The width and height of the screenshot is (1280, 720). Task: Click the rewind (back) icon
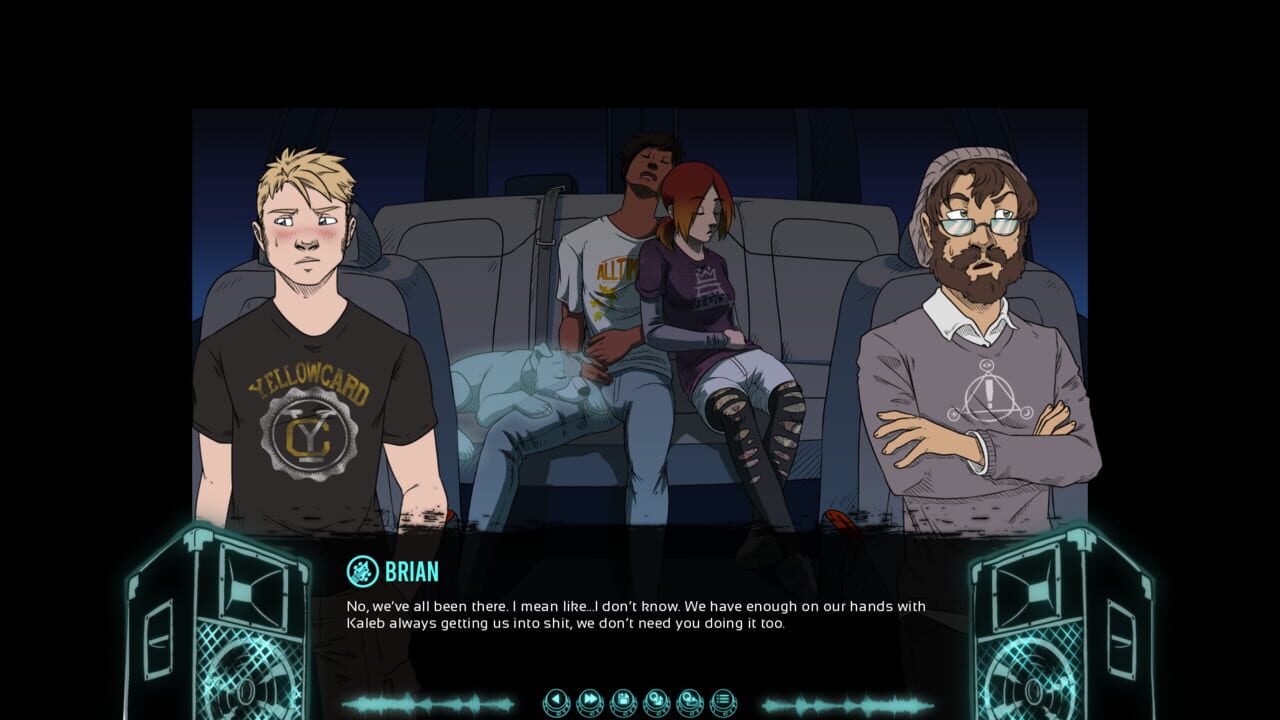coord(555,700)
